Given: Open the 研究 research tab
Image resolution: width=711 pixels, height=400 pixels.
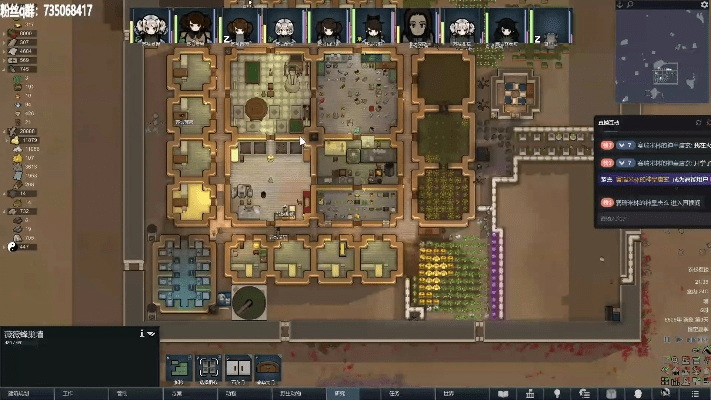Looking at the screenshot, I should (339, 393).
